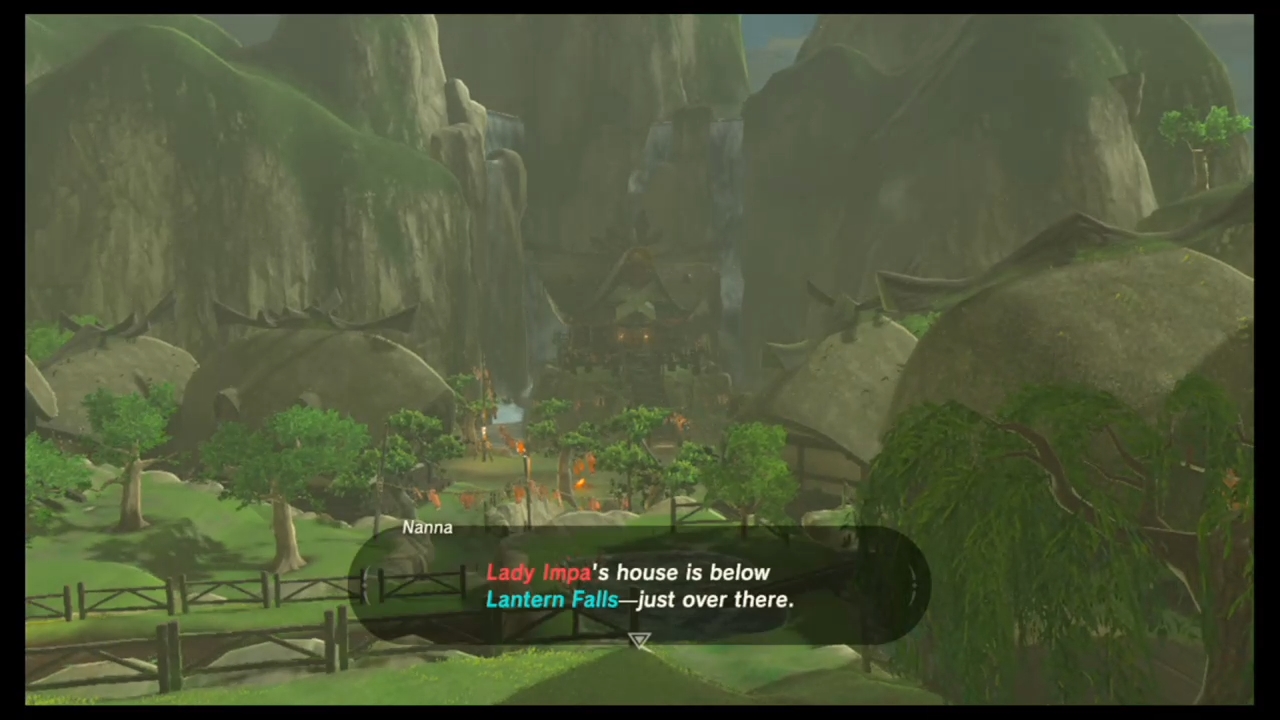The height and width of the screenshot is (720, 1280).
Task: Click the dialogue text box
Action: pos(640,586)
